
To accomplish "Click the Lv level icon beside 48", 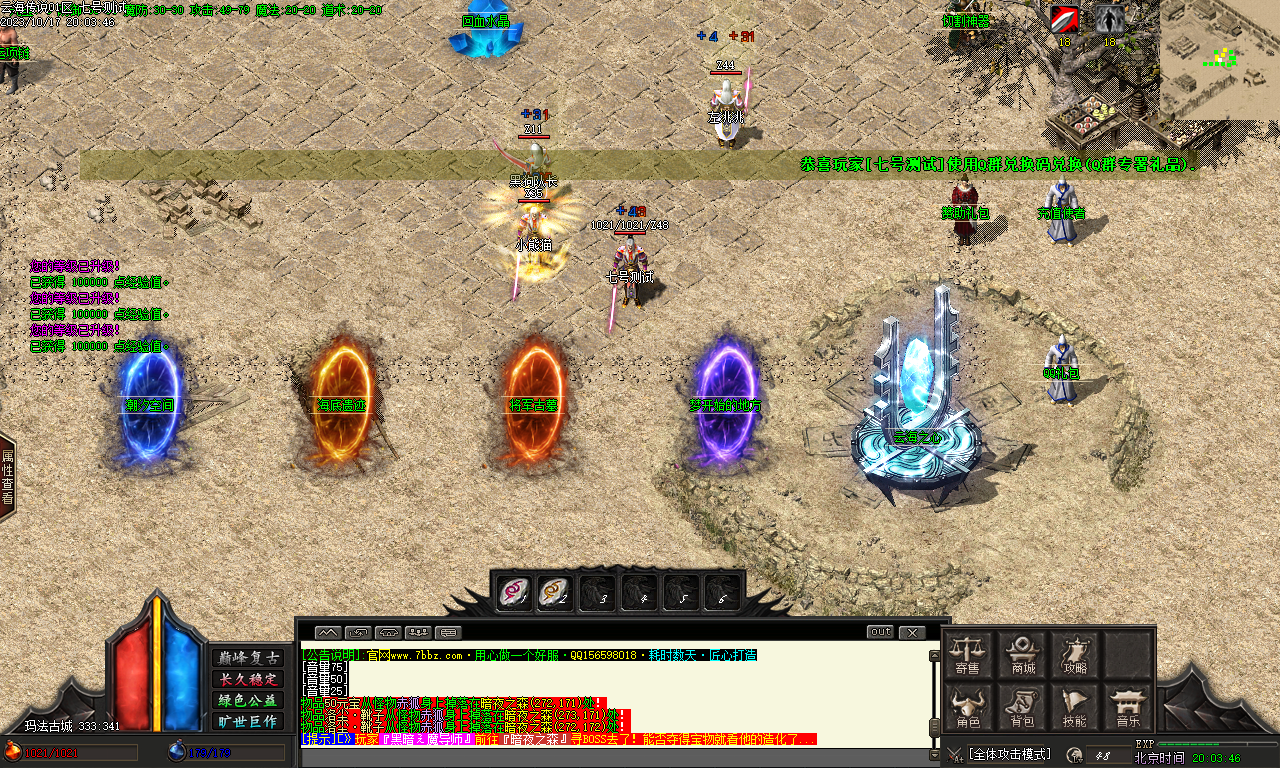I will [1077, 754].
